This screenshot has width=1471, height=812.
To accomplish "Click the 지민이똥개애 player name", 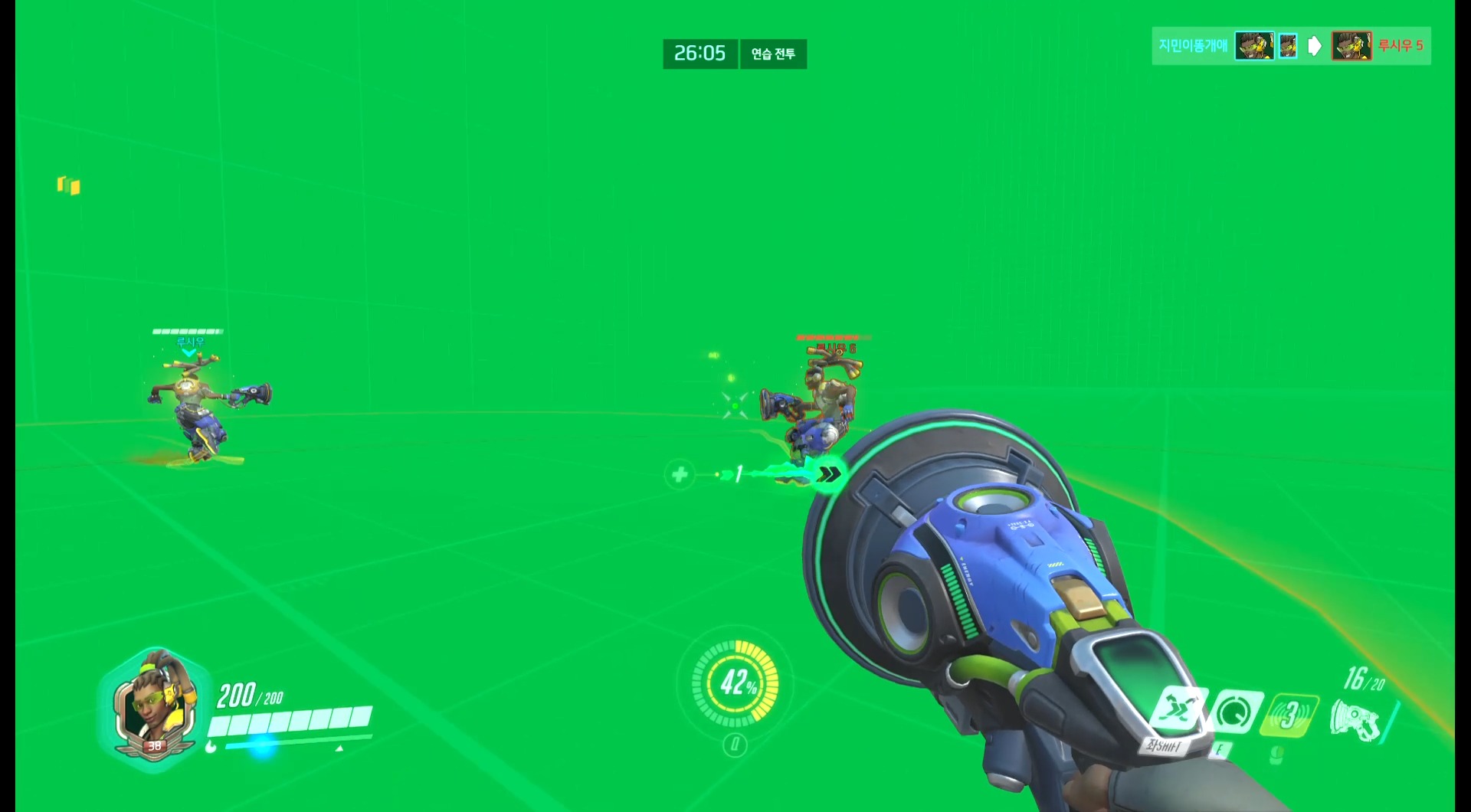I will pos(1194,46).
